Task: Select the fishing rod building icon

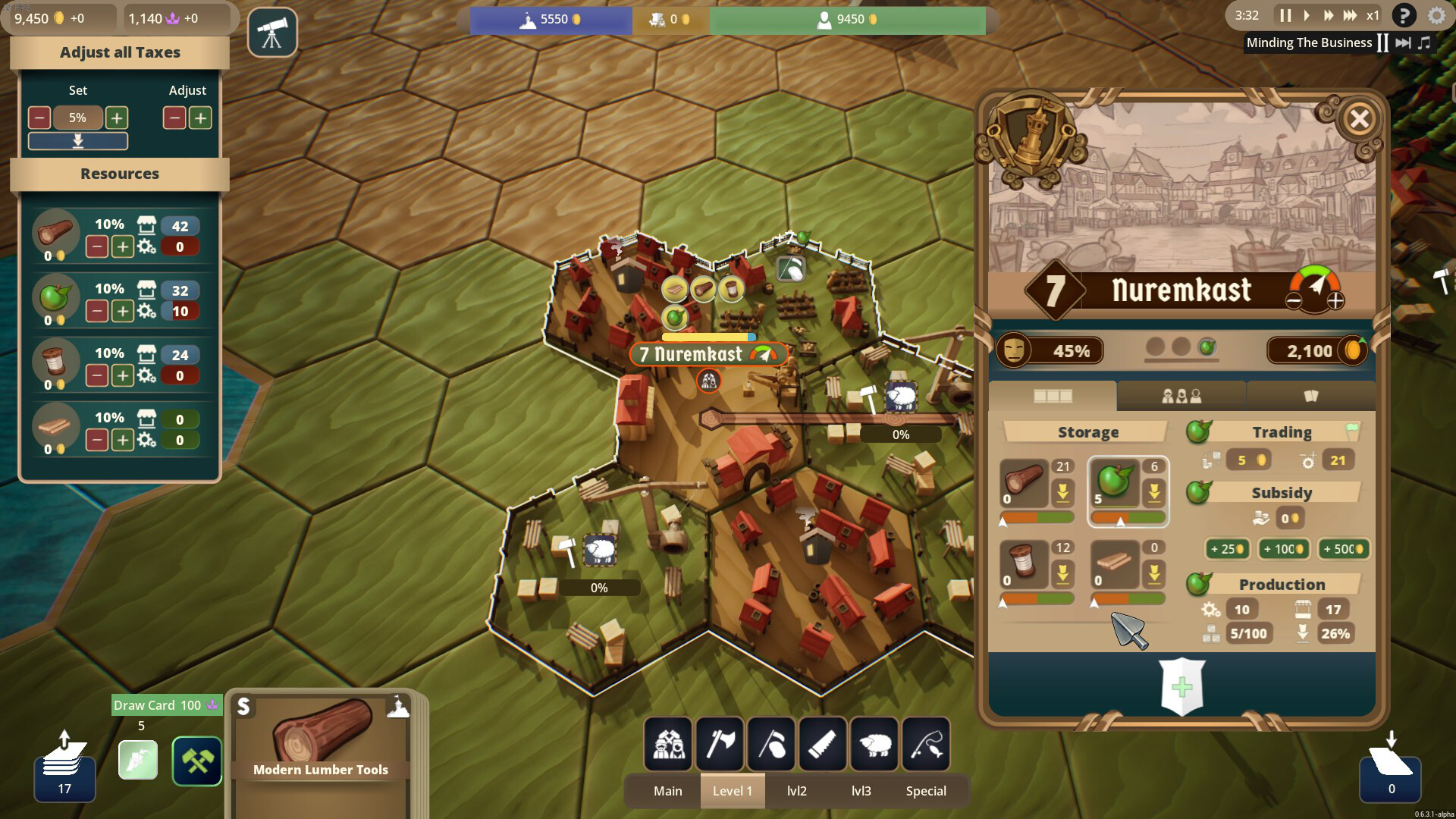Action: [x=926, y=744]
